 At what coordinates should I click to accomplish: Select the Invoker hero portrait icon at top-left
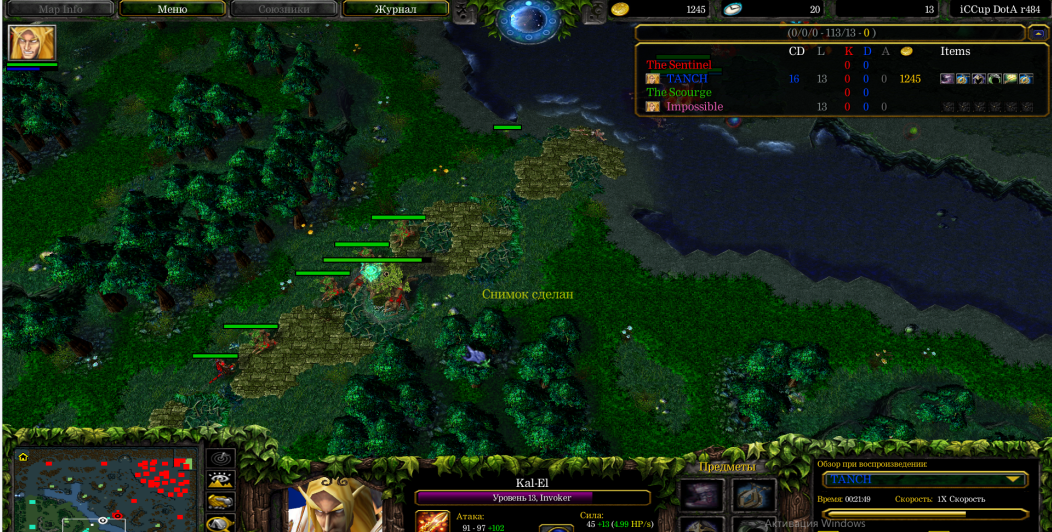[x=32, y=43]
